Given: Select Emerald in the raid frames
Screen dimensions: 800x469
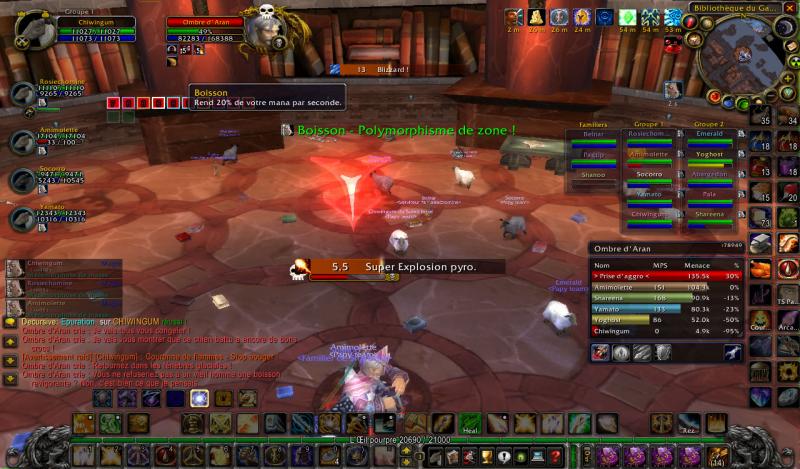Looking at the screenshot, I should 708,135.
